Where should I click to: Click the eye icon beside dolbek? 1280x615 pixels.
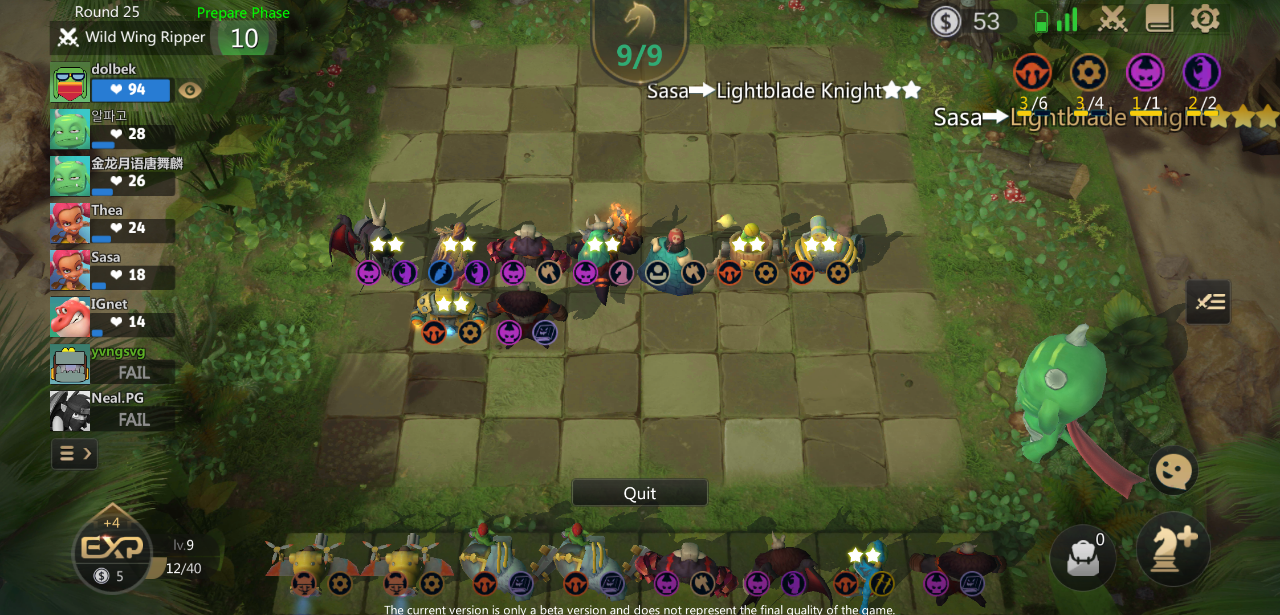189,90
